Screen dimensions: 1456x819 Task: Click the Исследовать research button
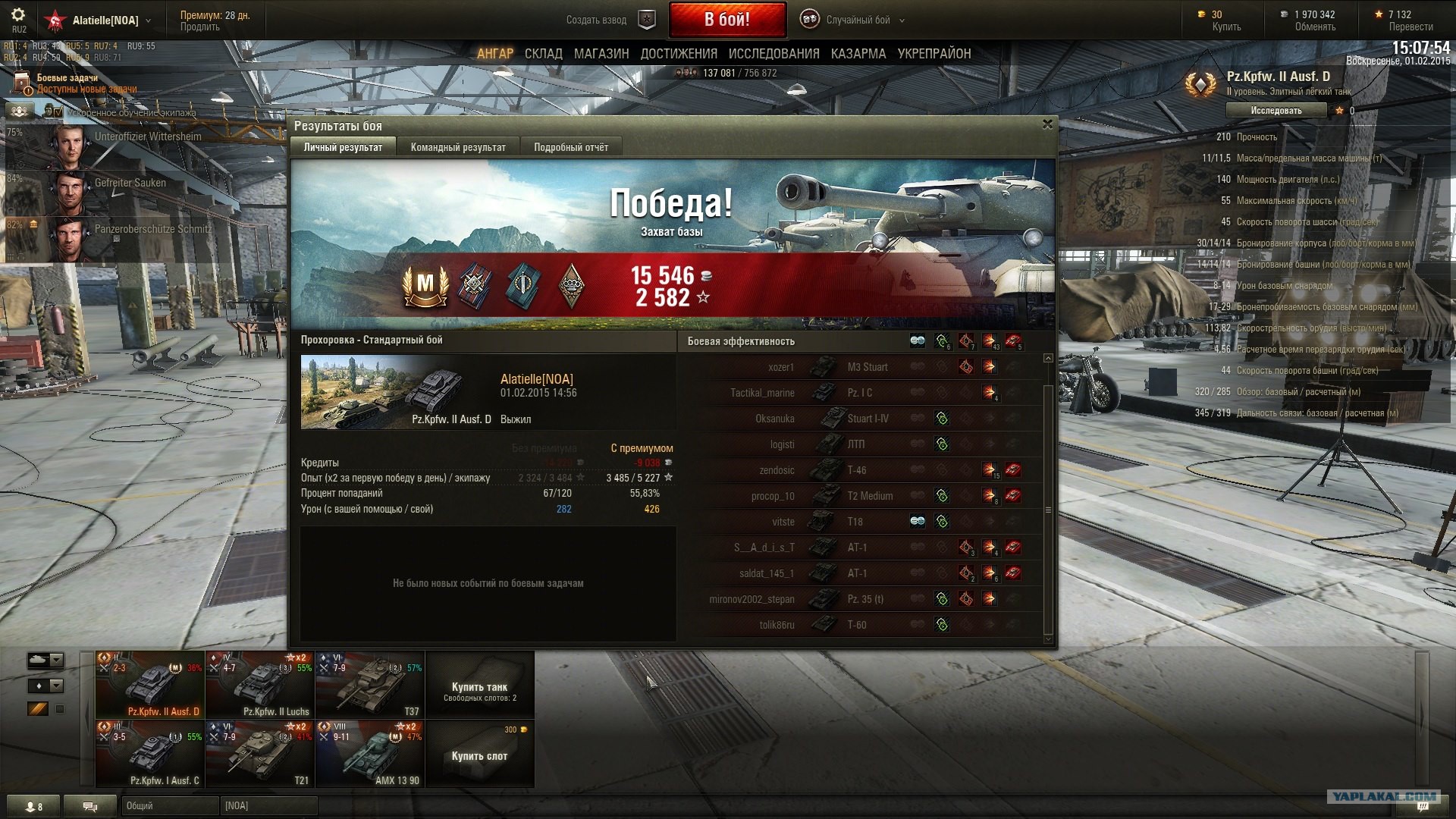pyautogui.click(x=1276, y=111)
